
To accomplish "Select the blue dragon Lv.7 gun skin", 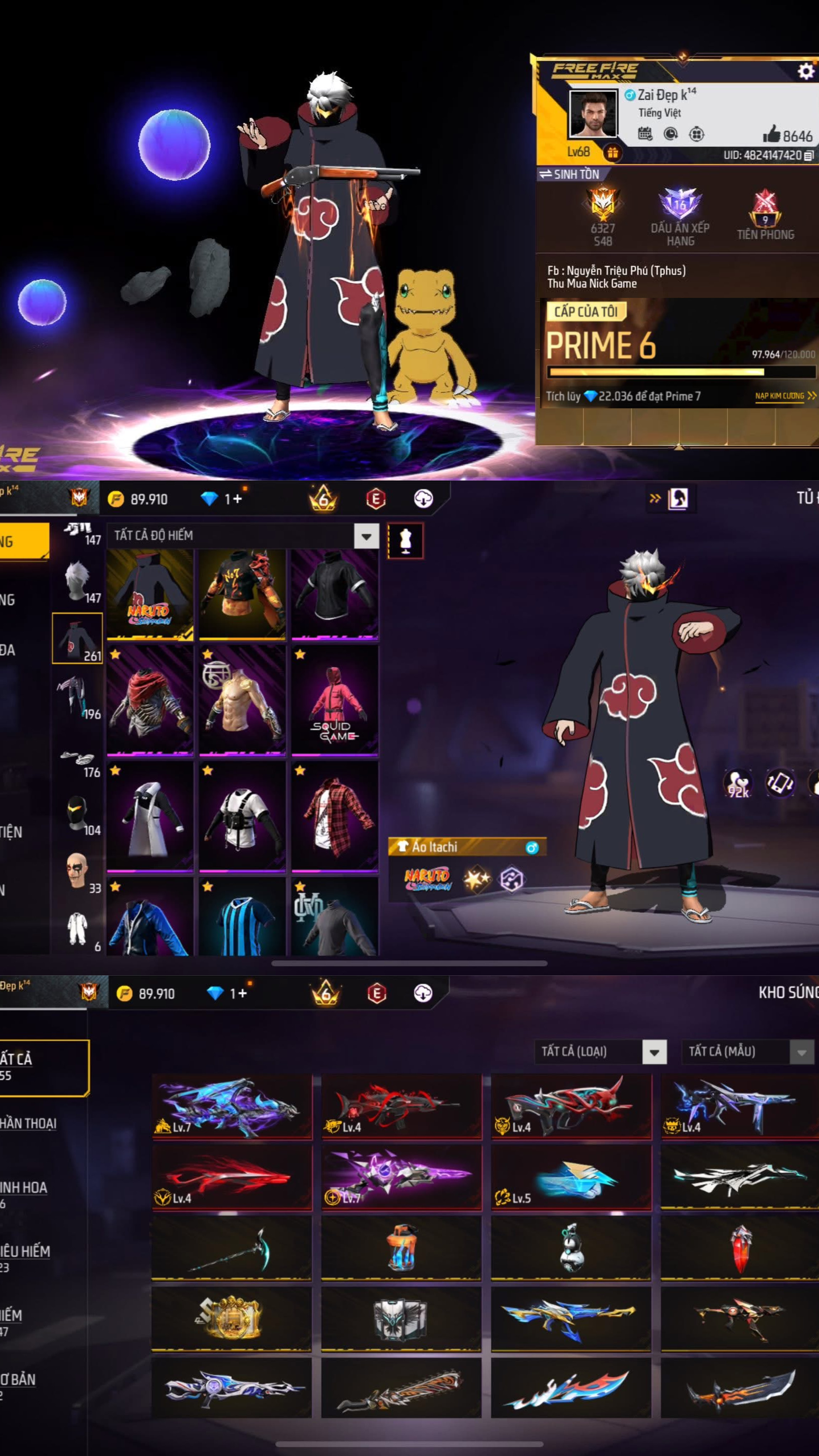I will point(232,1106).
